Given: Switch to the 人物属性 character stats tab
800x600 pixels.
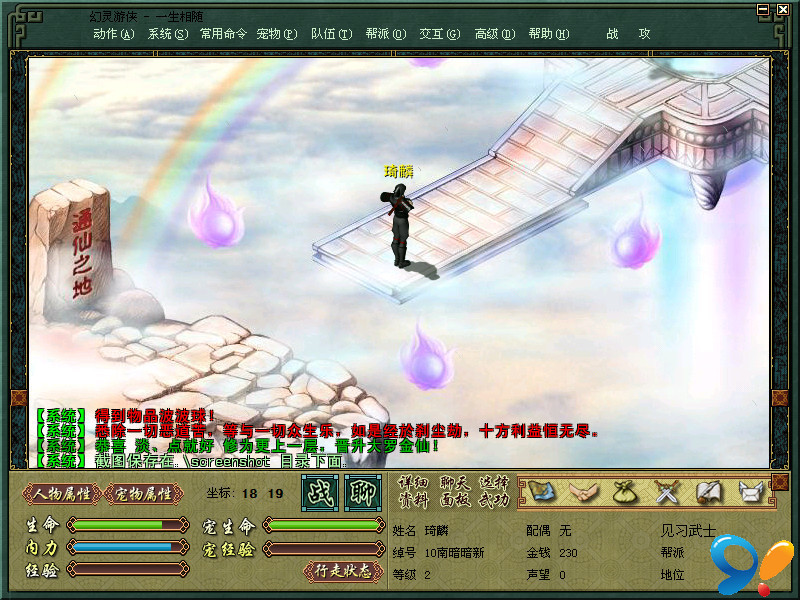Looking at the screenshot, I should coord(62,493).
